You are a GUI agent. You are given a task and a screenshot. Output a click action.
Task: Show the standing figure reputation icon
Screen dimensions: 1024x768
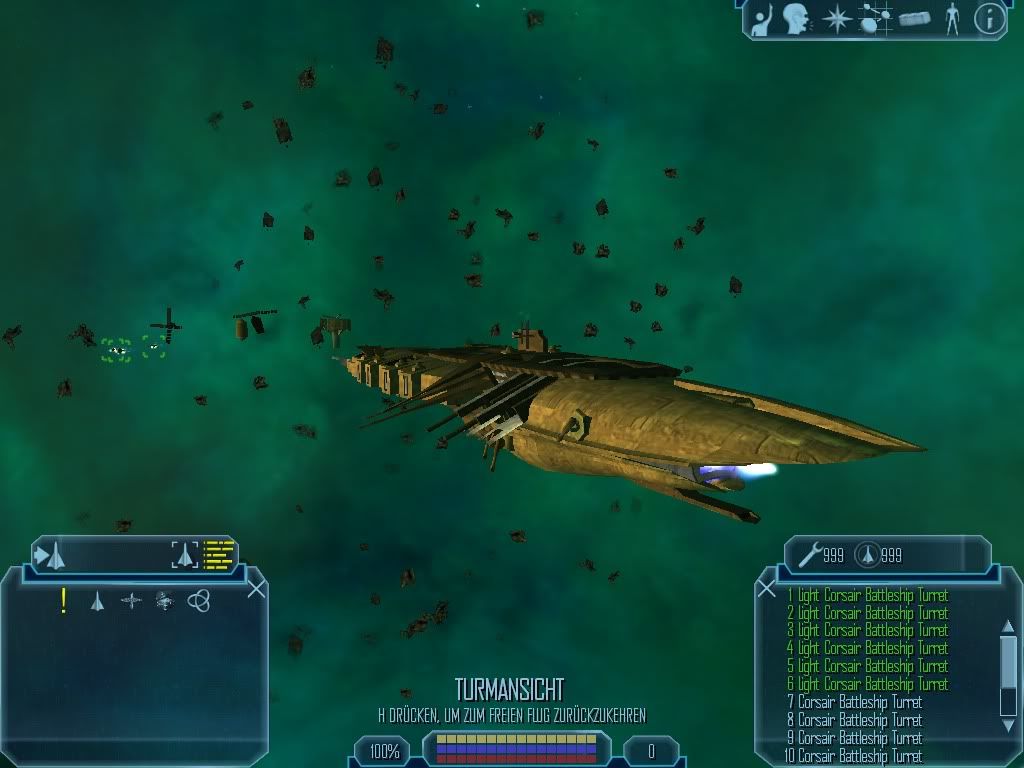(950, 18)
